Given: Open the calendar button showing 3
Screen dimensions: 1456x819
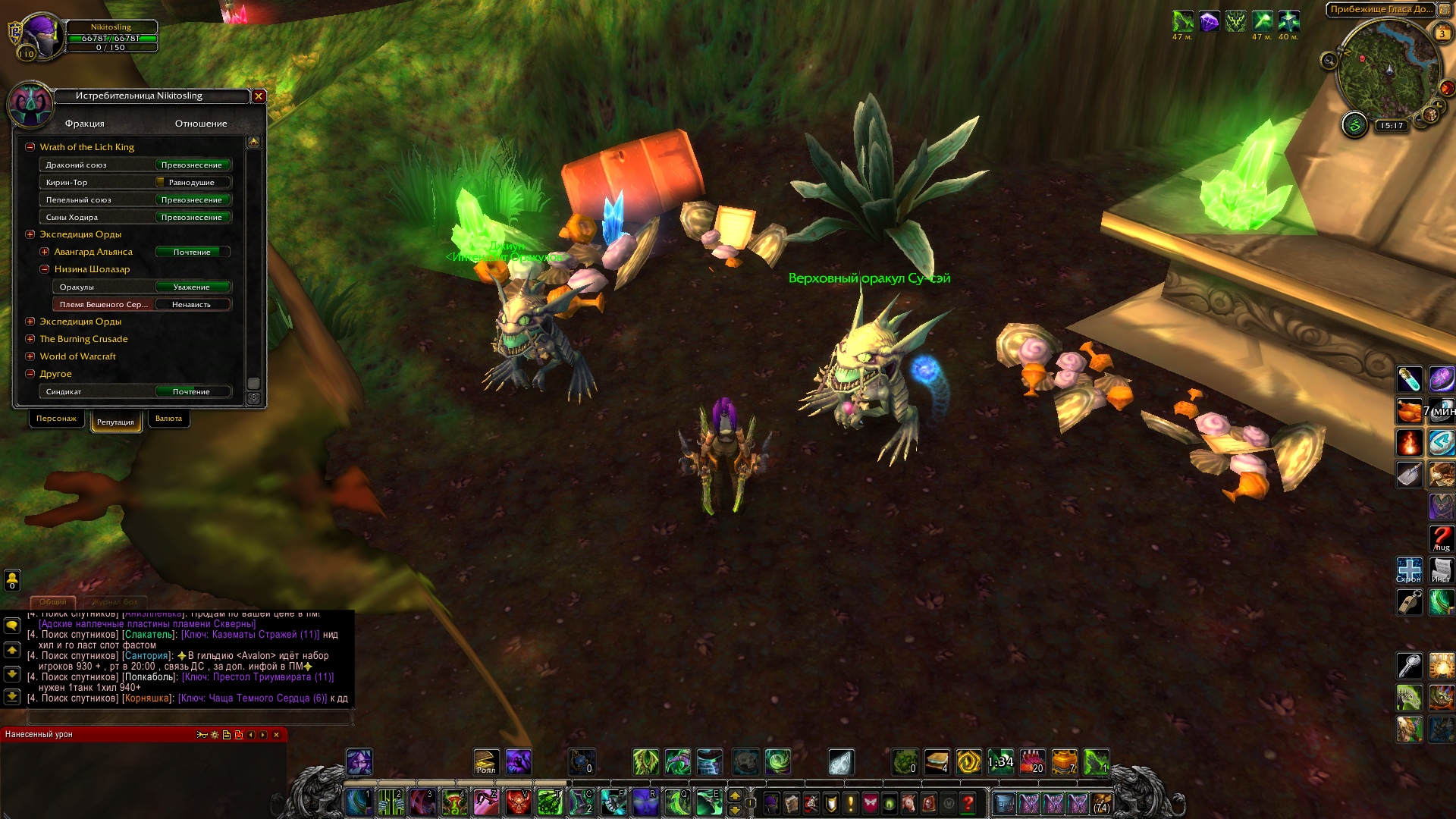Looking at the screenshot, I should tap(1442, 33).
